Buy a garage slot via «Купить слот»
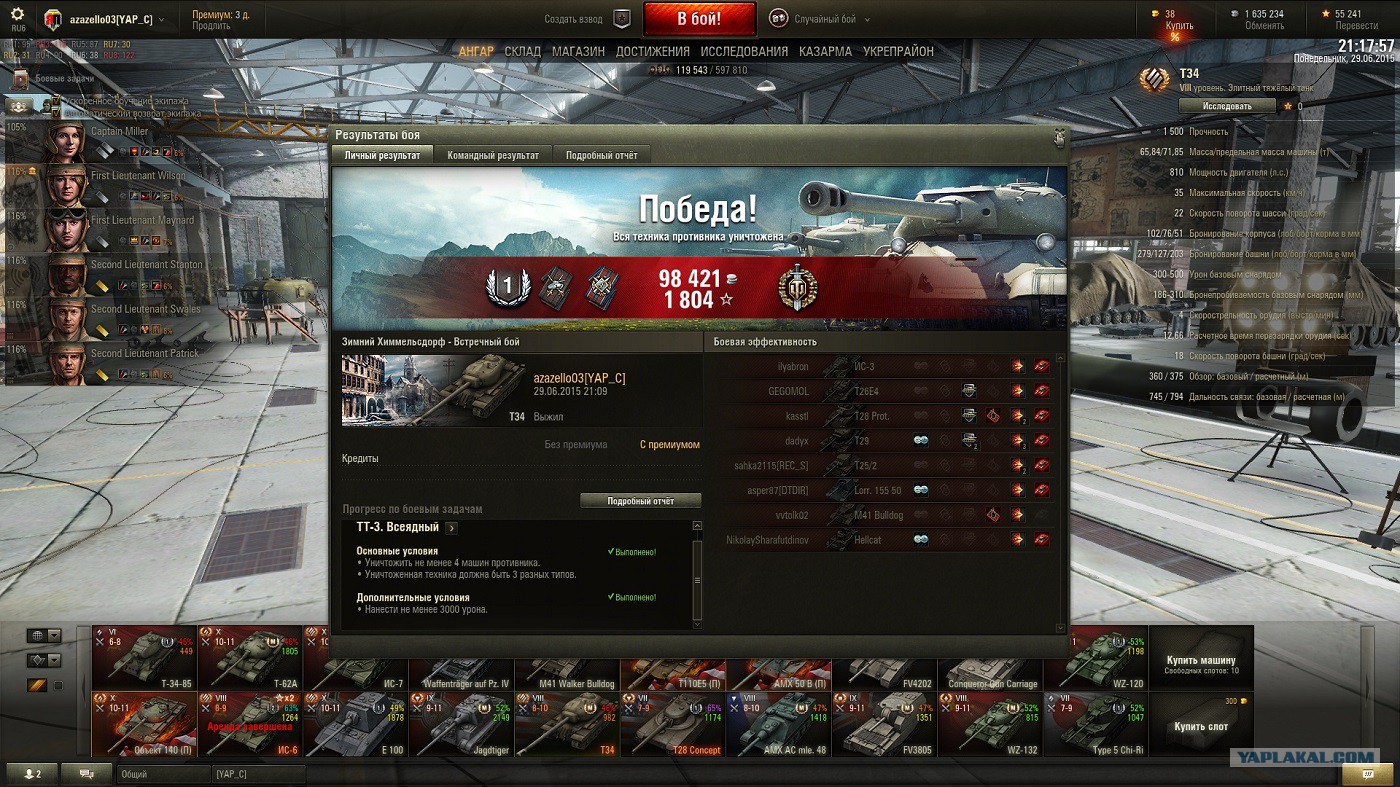Viewport: 1400px width, 787px height. [x=1201, y=726]
